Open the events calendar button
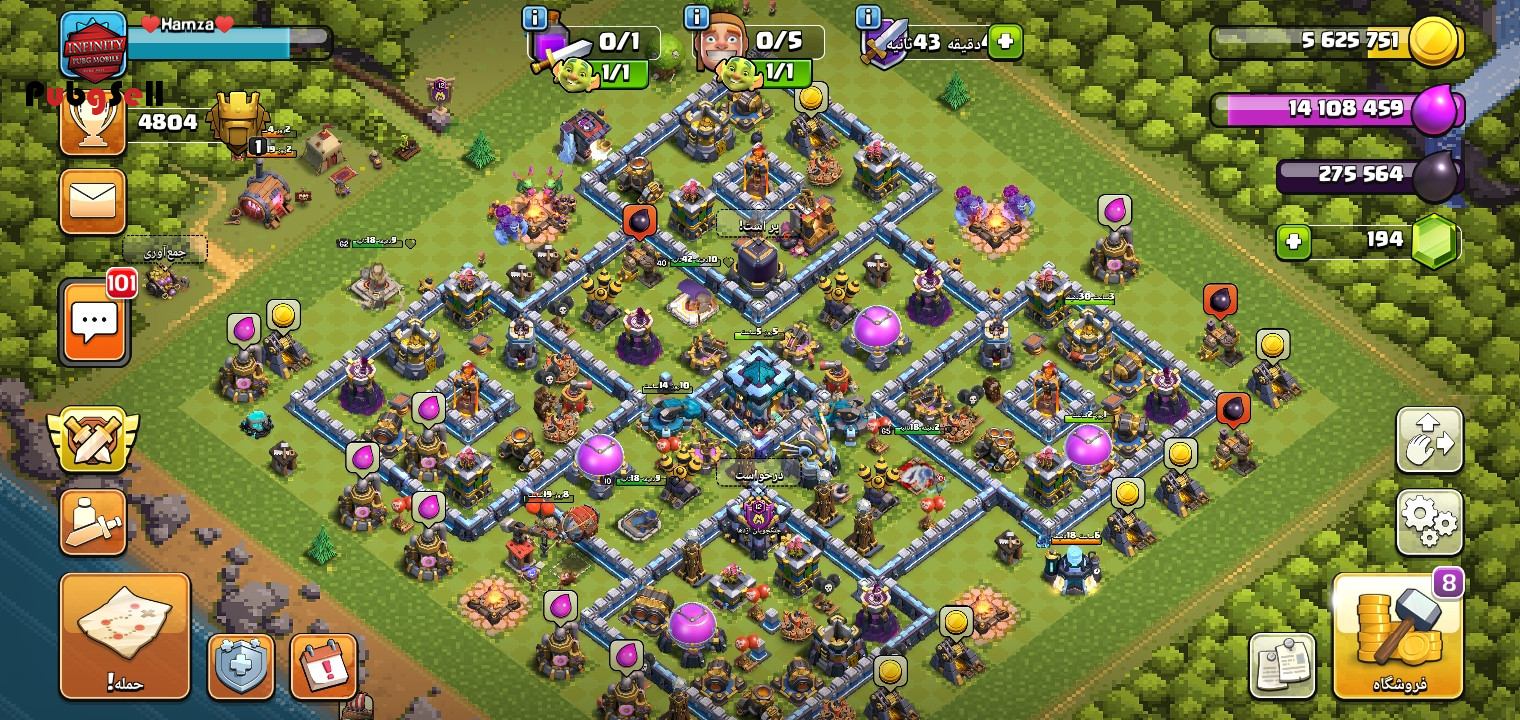1520x720 pixels. 324,666
